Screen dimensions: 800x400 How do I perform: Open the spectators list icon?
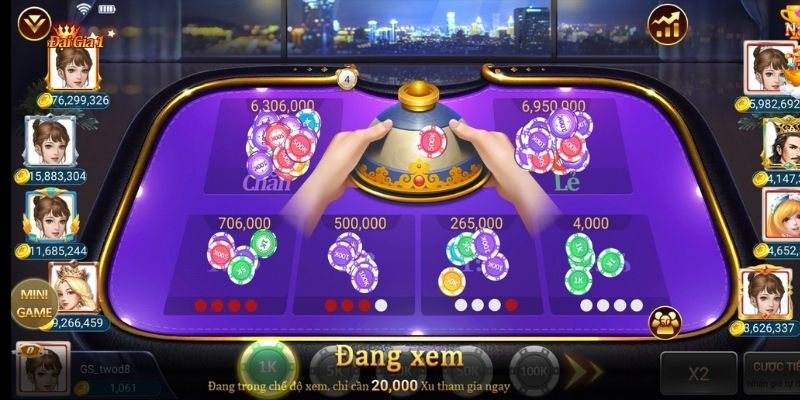(x=665, y=322)
